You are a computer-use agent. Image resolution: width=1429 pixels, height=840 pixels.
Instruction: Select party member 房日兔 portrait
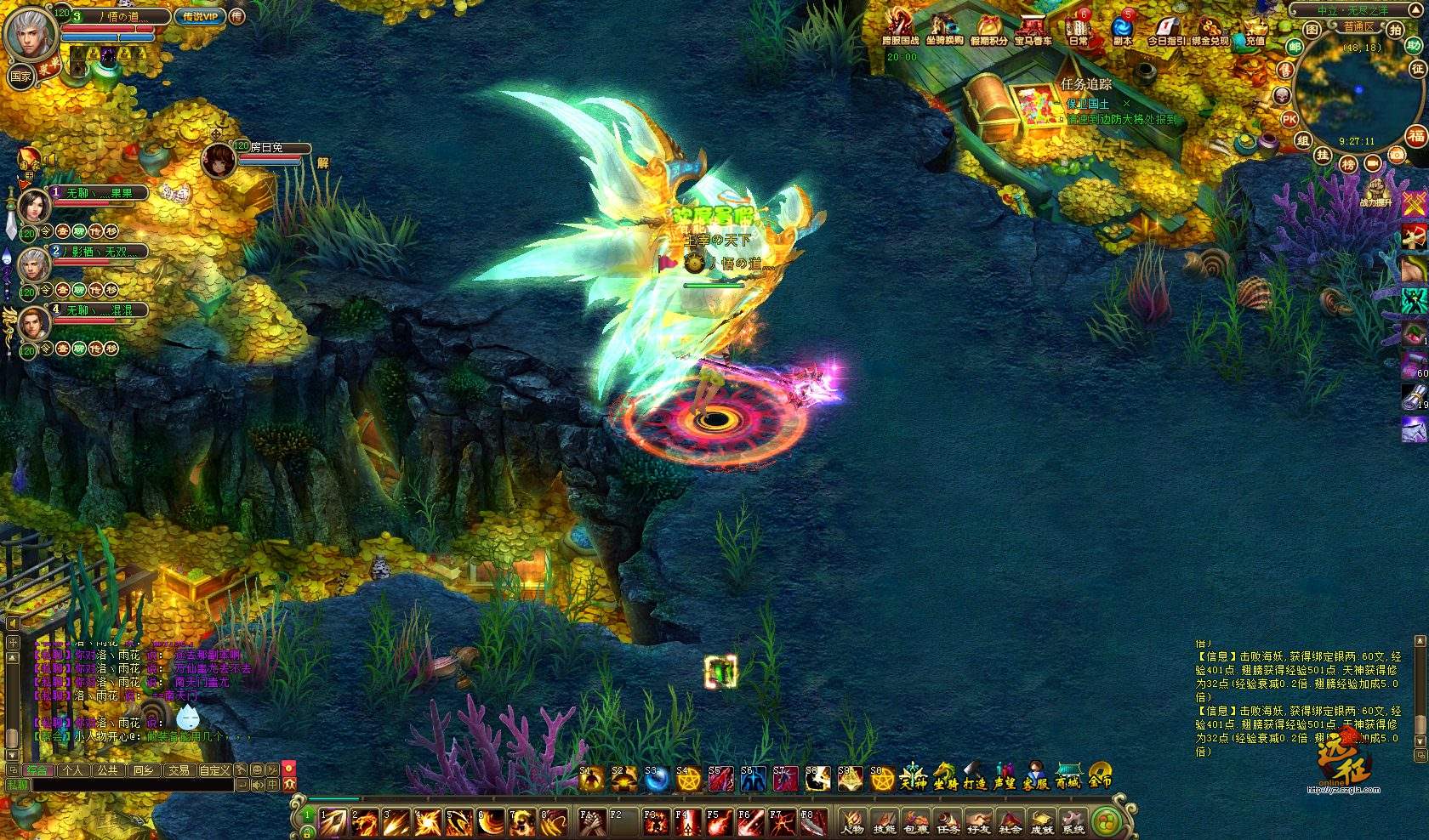pyautogui.click(x=219, y=160)
